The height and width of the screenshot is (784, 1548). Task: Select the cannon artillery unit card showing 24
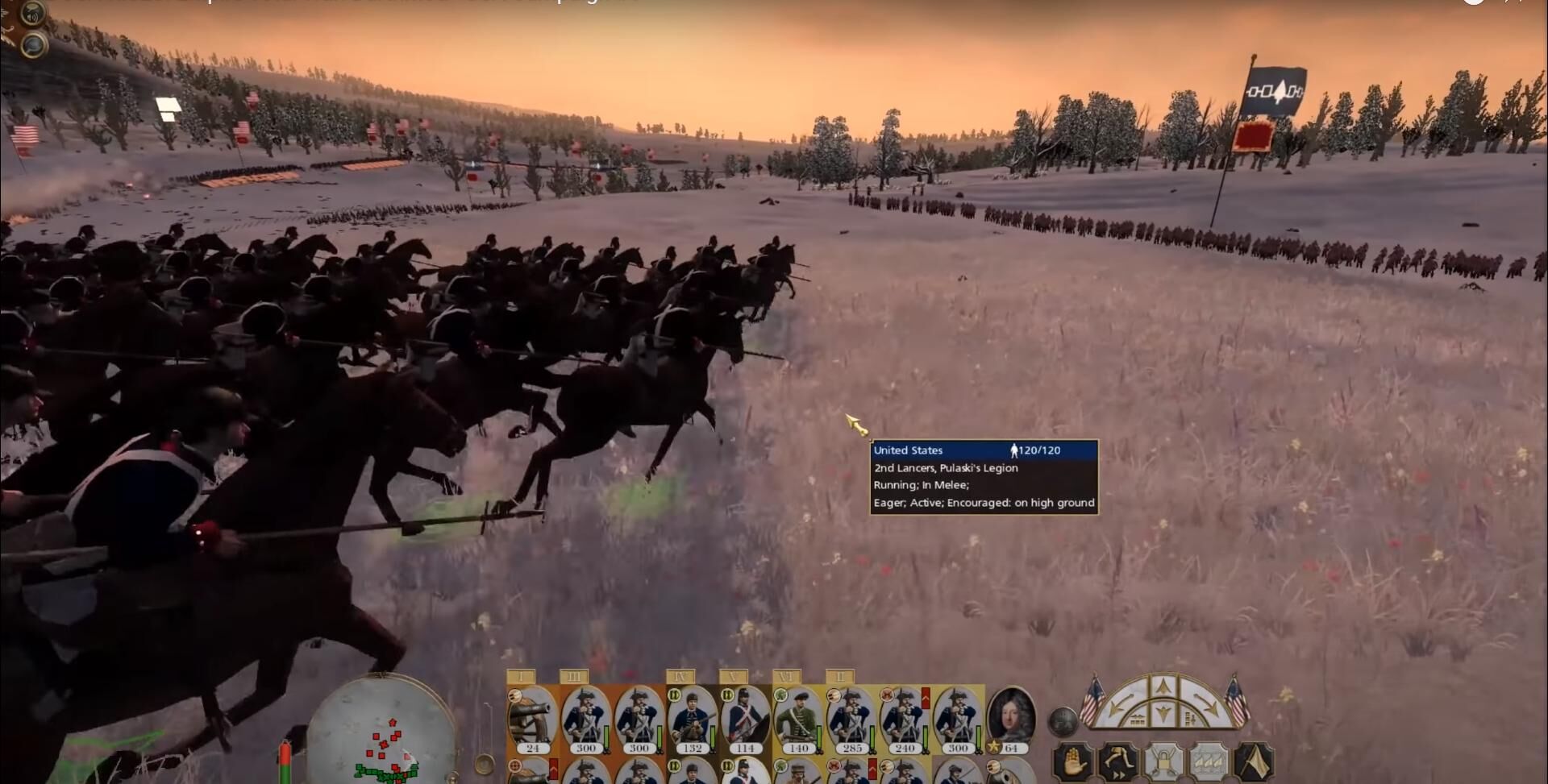(532, 719)
